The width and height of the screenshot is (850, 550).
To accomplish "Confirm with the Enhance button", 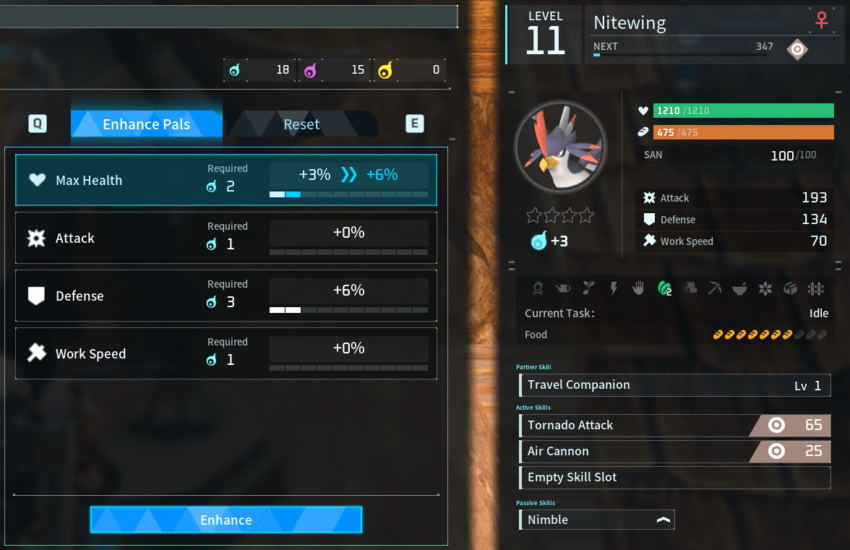I will tap(226, 520).
